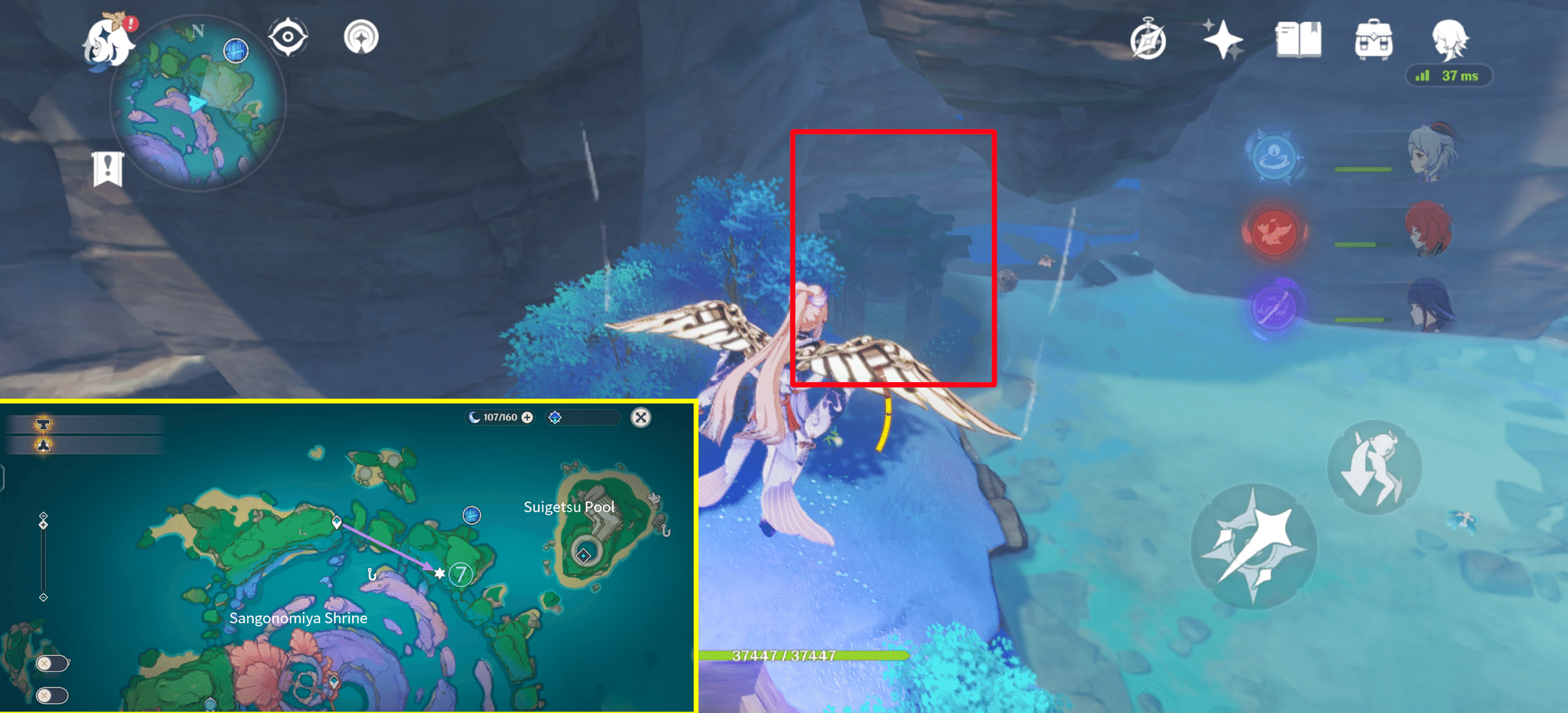Expand the trophy challenge banner on the map
The width and height of the screenshot is (1568, 713).
[x=43, y=422]
